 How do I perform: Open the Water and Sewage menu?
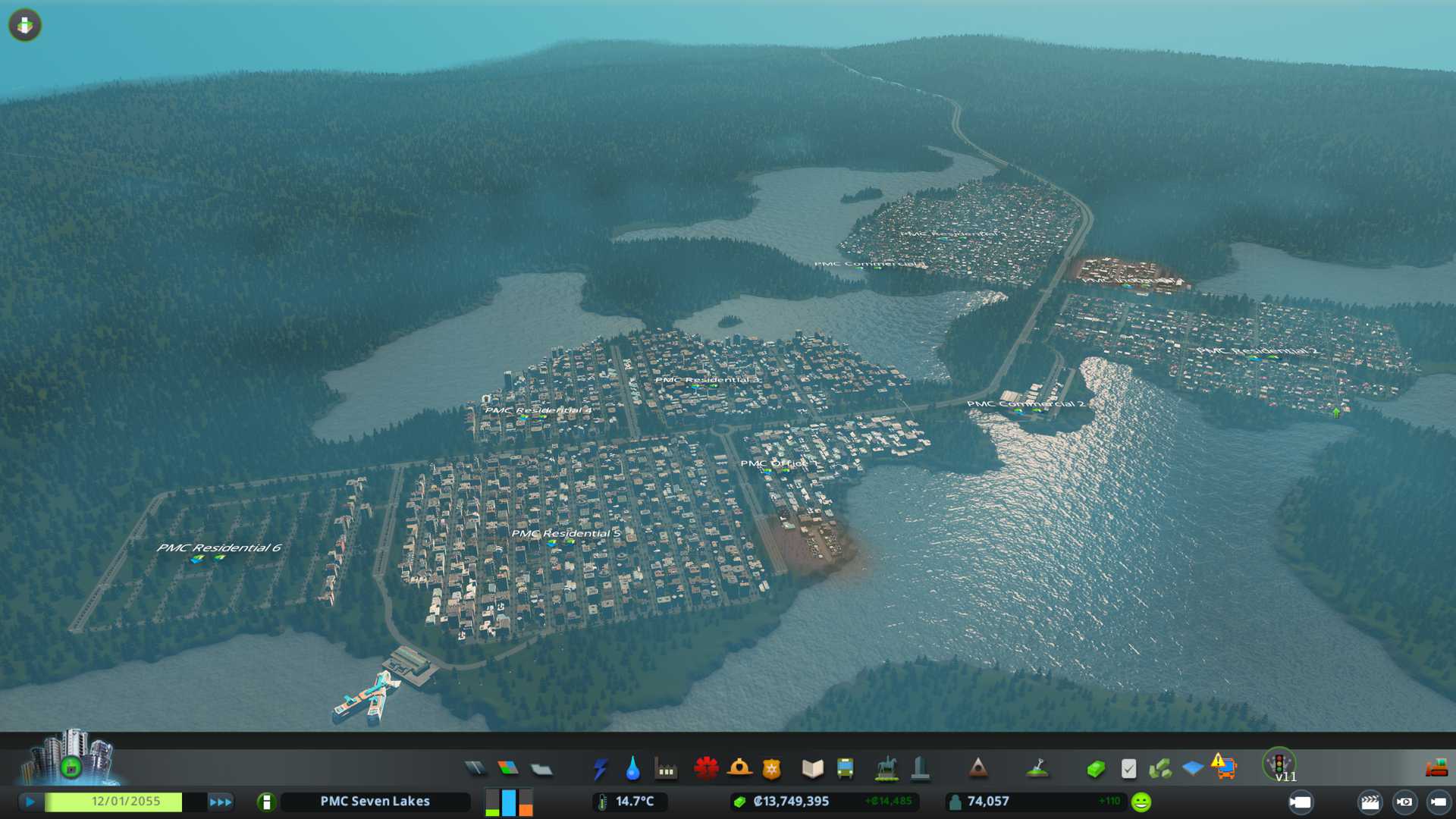point(632,769)
